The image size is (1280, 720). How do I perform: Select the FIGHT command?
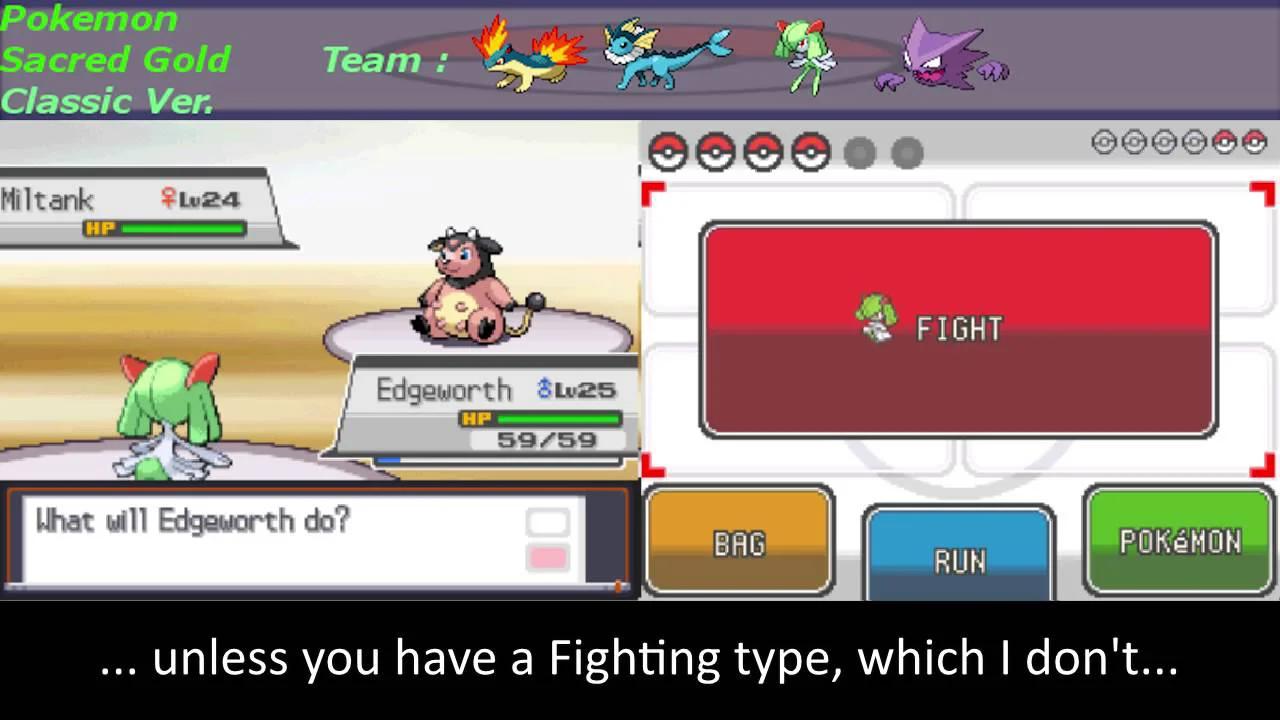pyautogui.click(x=958, y=330)
